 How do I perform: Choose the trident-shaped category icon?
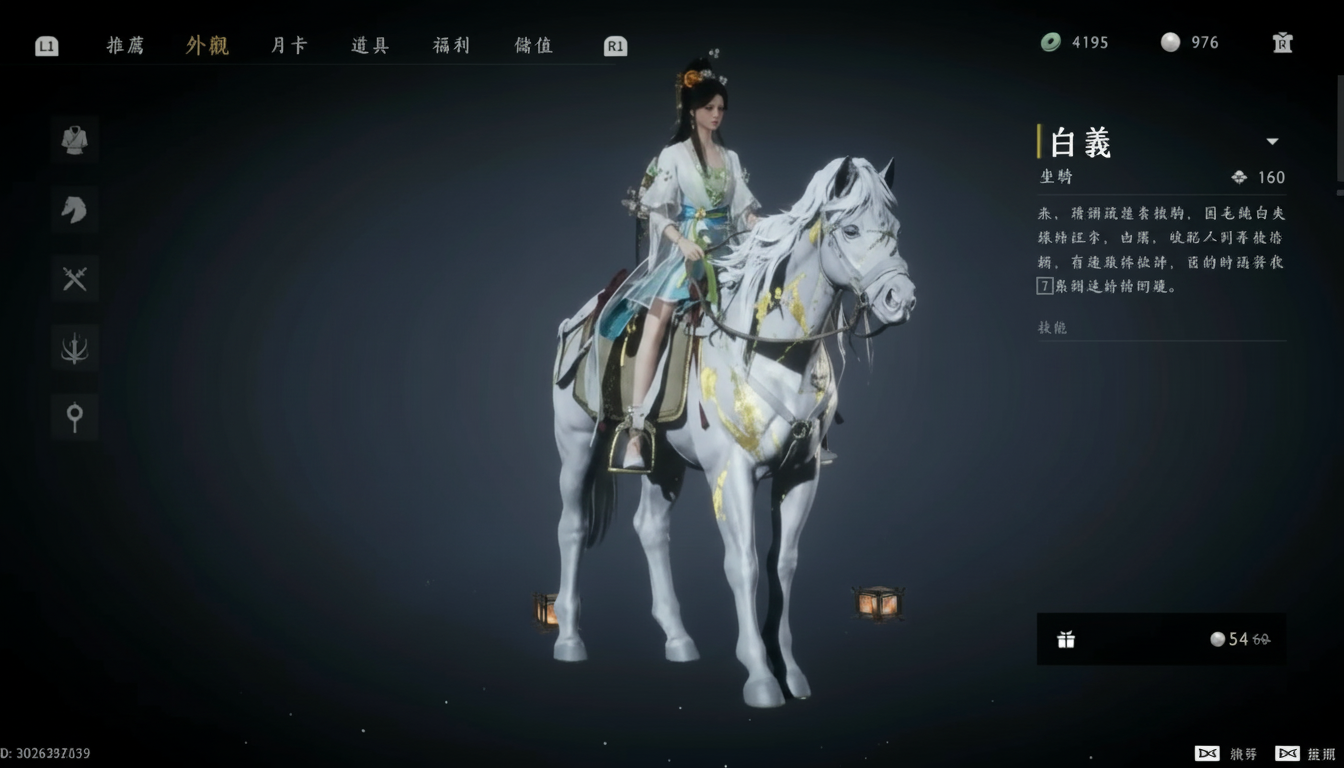point(75,348)
